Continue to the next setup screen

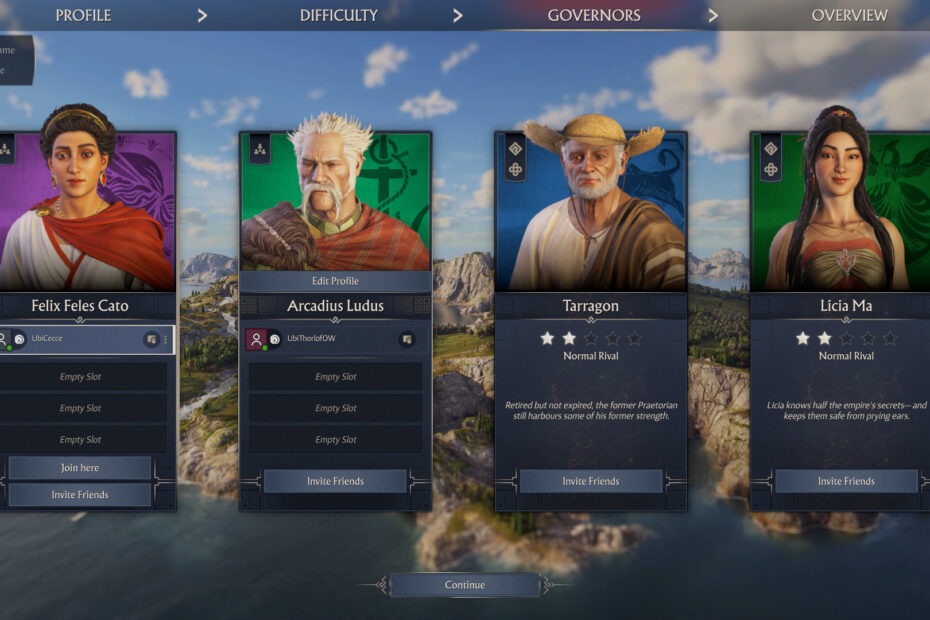coord(464,585)
